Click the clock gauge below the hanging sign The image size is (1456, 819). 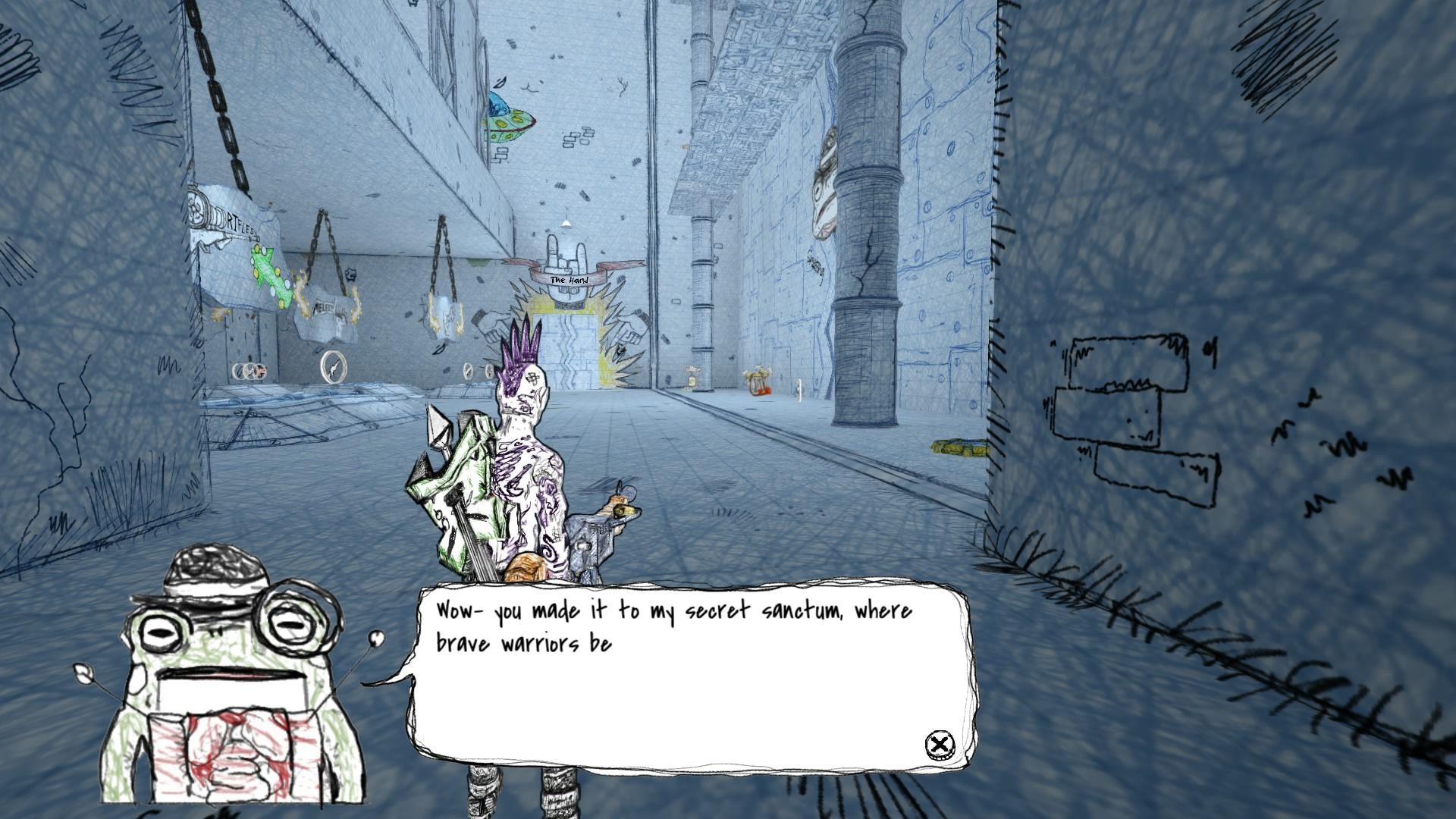[331, 366]
